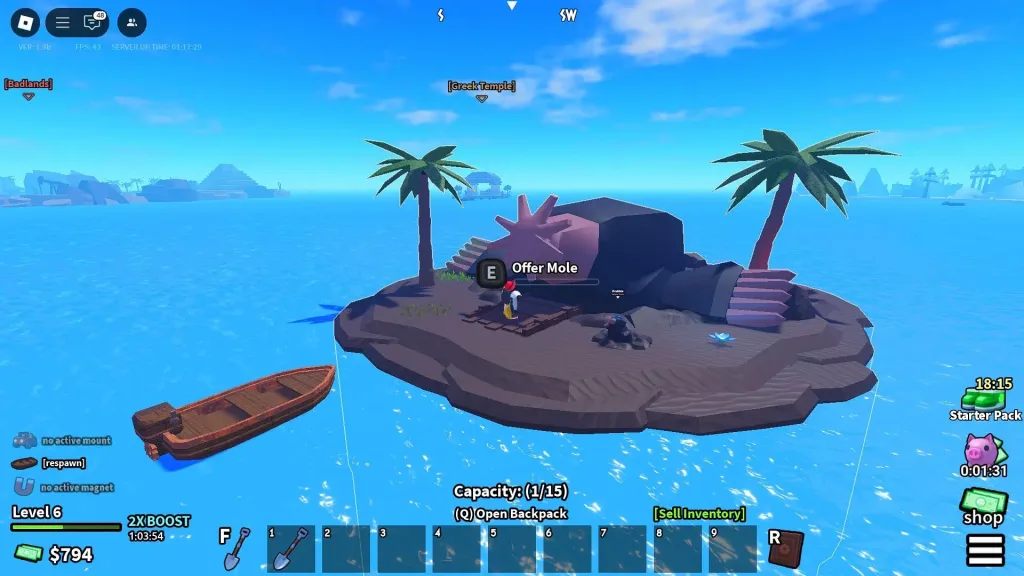The image size is (1024, 576).
Task: Open the Roblox main menu logo
Action: tap(25, 22)
